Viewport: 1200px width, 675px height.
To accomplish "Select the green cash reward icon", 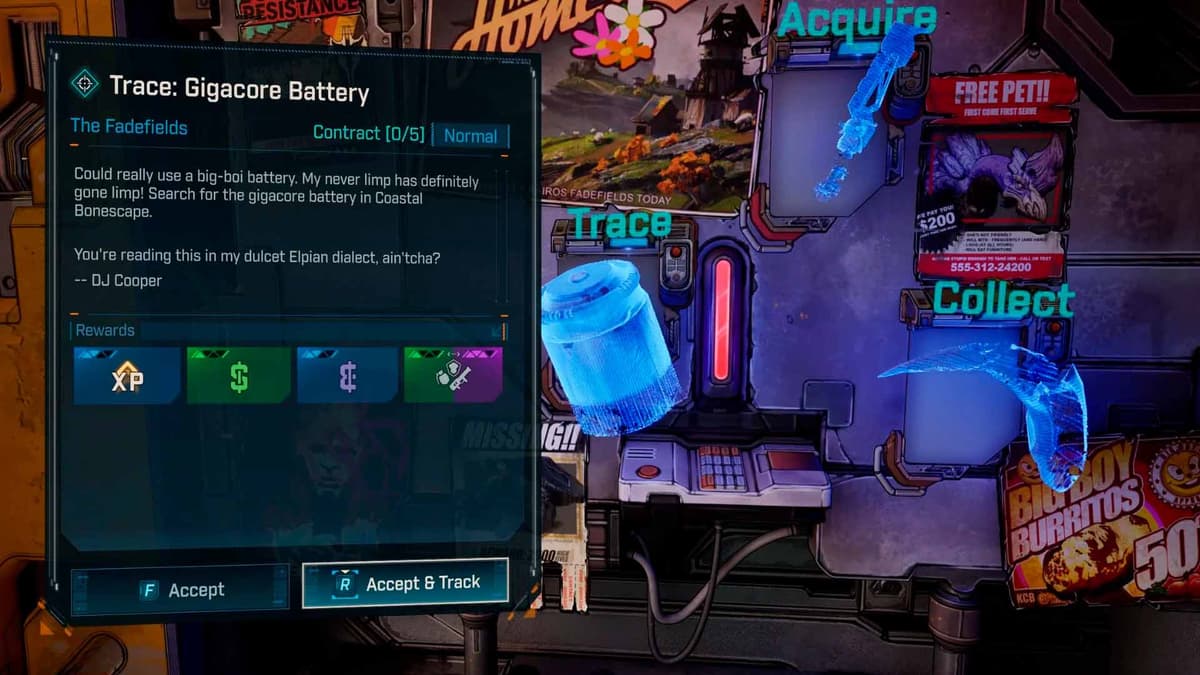I will pyautogui.click(x=238, y=376).
